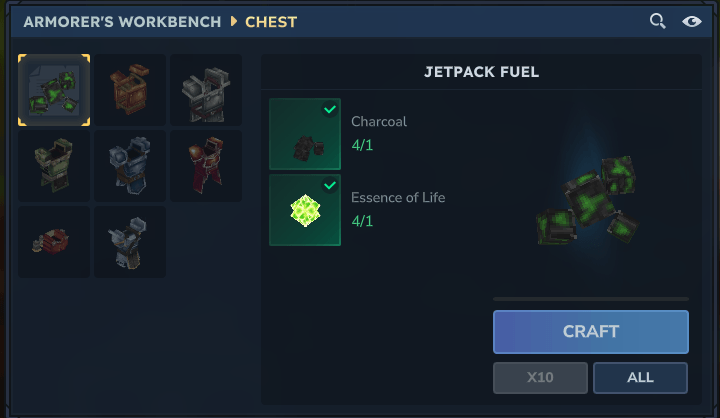Choose the silver plated armor recipe

(x=130, y=242)
